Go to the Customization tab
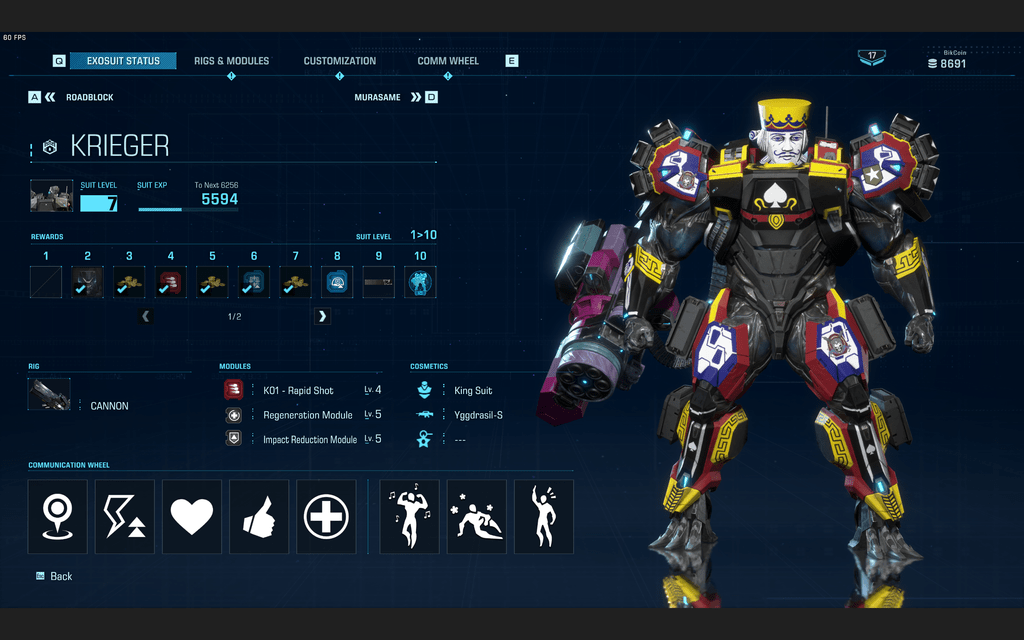The width and height of the screenshot is (1024, 640). point(340,61)
